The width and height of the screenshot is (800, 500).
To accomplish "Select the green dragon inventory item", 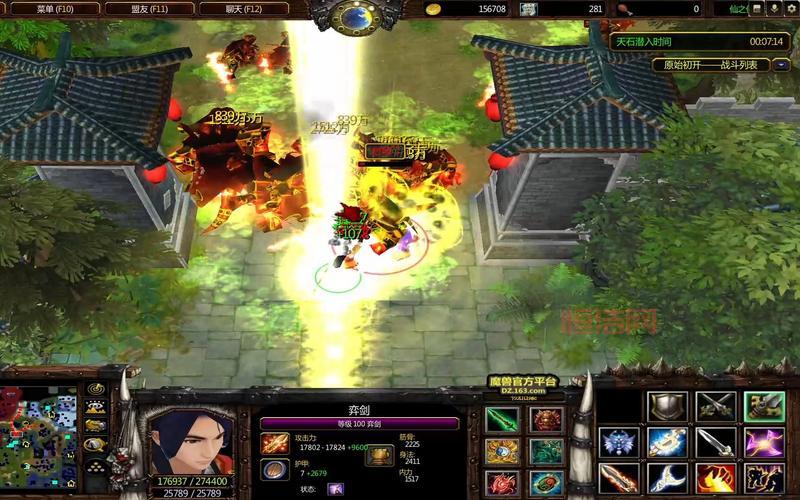I will tap(546, 452).
